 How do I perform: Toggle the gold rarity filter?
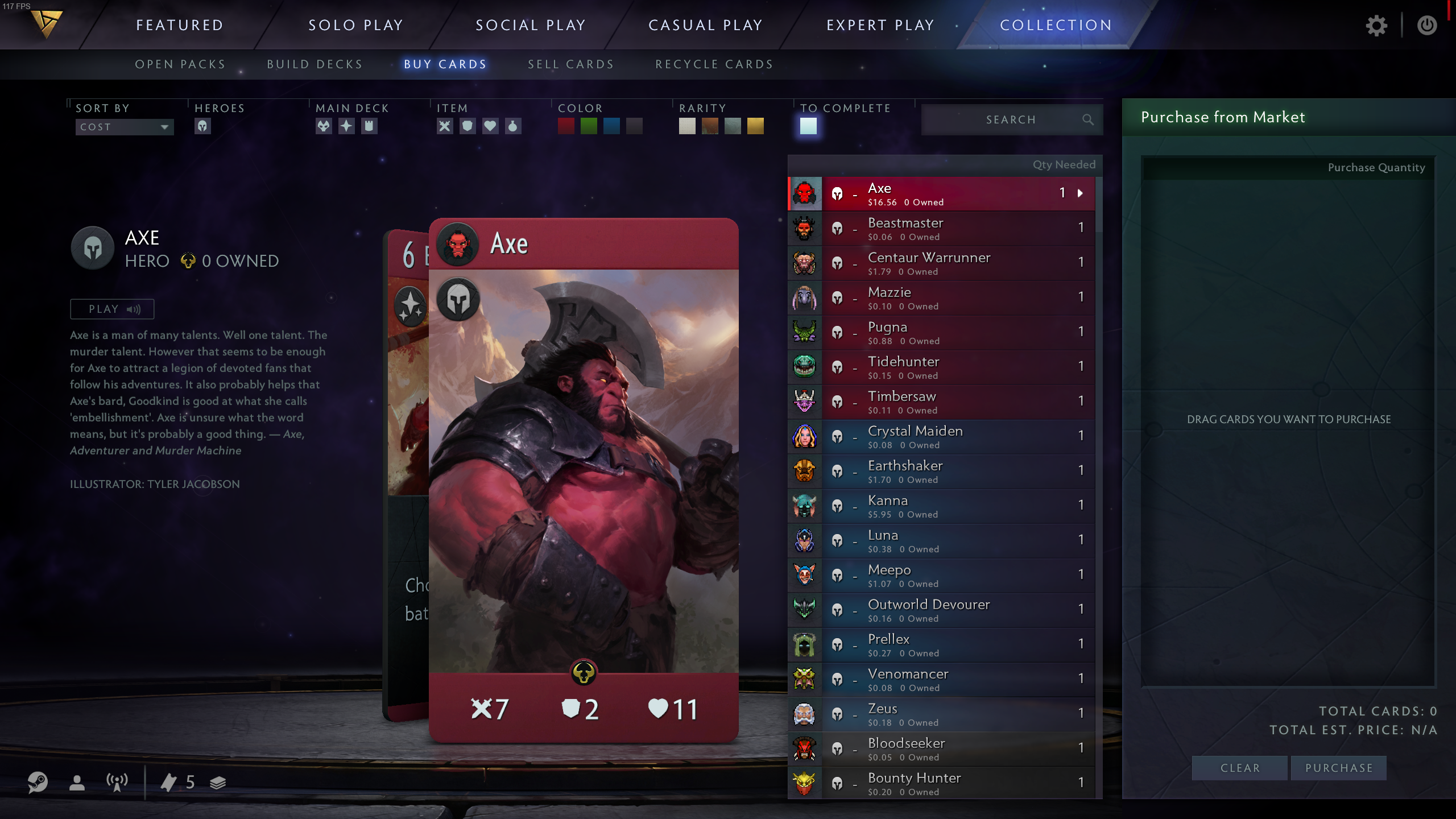pyautogui.click(x=754, y=126)
